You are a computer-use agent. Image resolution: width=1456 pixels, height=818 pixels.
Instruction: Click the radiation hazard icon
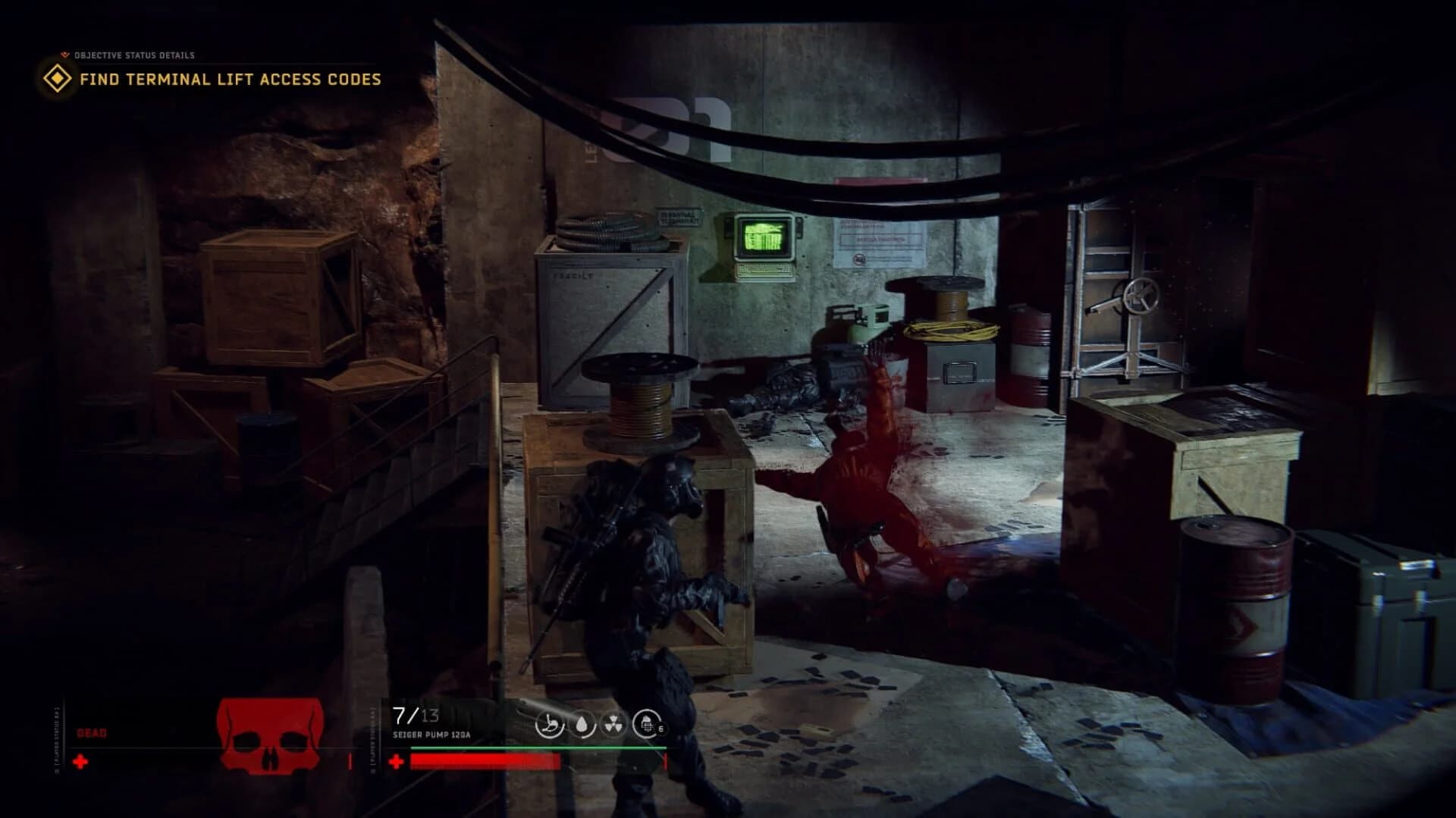613,726
